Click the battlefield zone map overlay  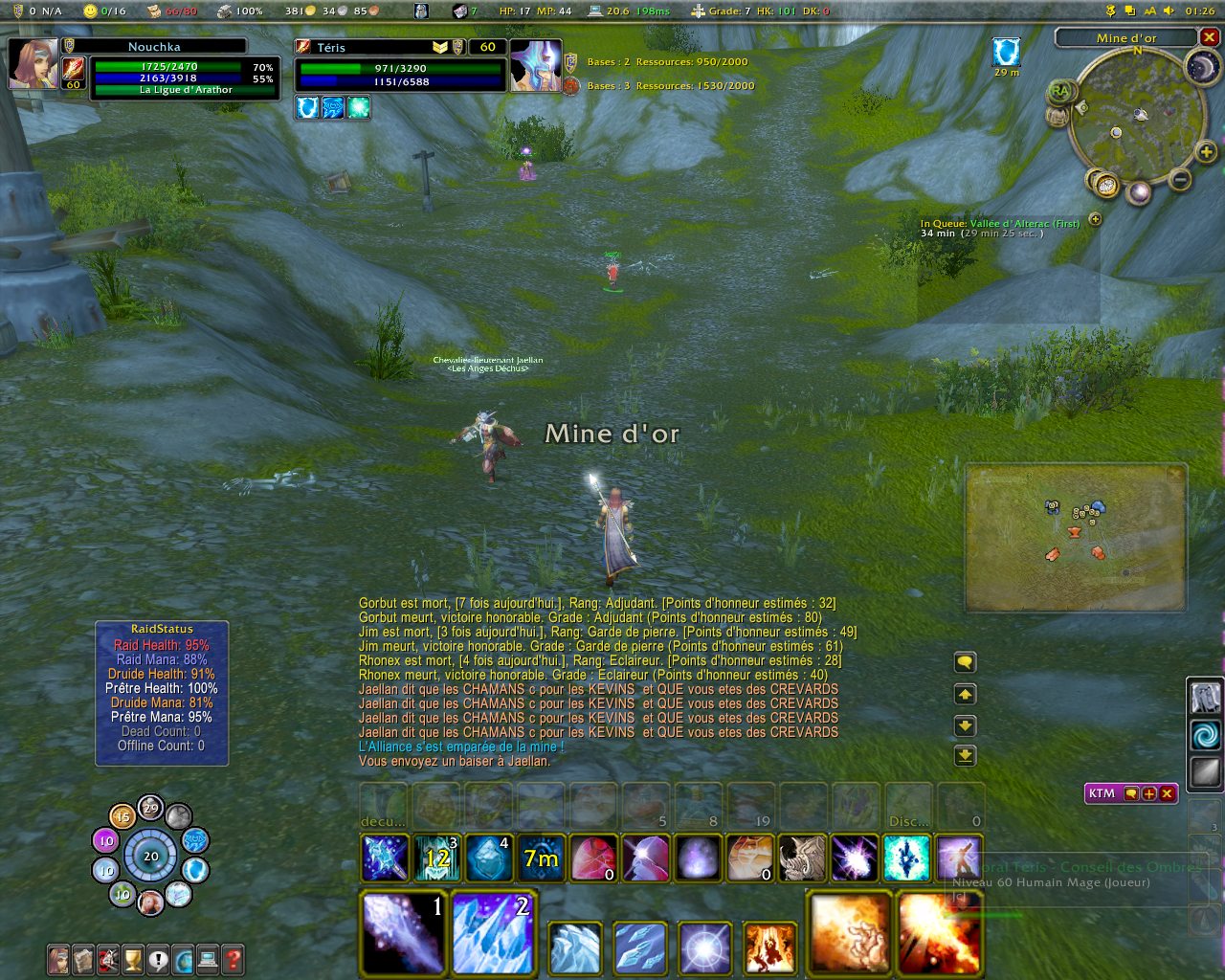[1076, 538]
